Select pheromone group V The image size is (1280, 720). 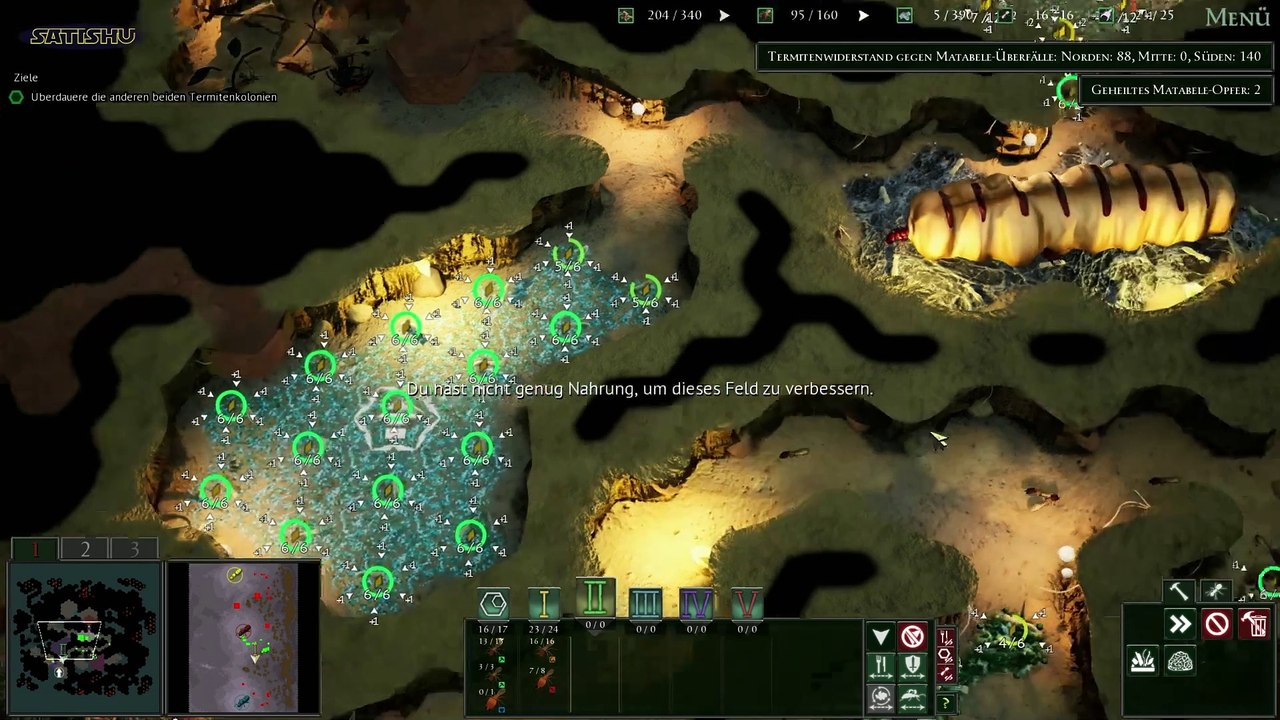click(747, 603)
